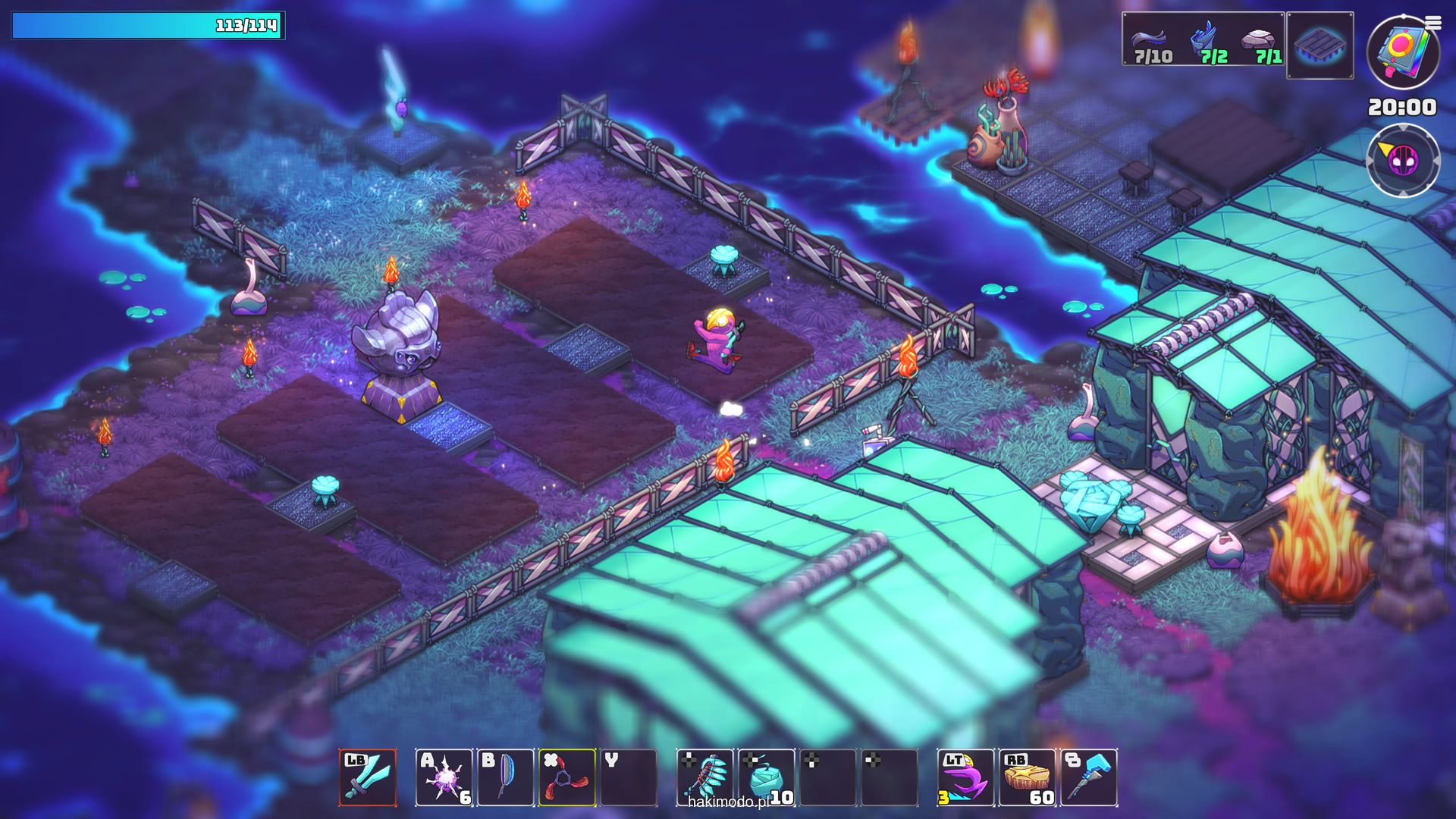
Task: Click the compass with pink mask marker
Action: [1402, 160]
